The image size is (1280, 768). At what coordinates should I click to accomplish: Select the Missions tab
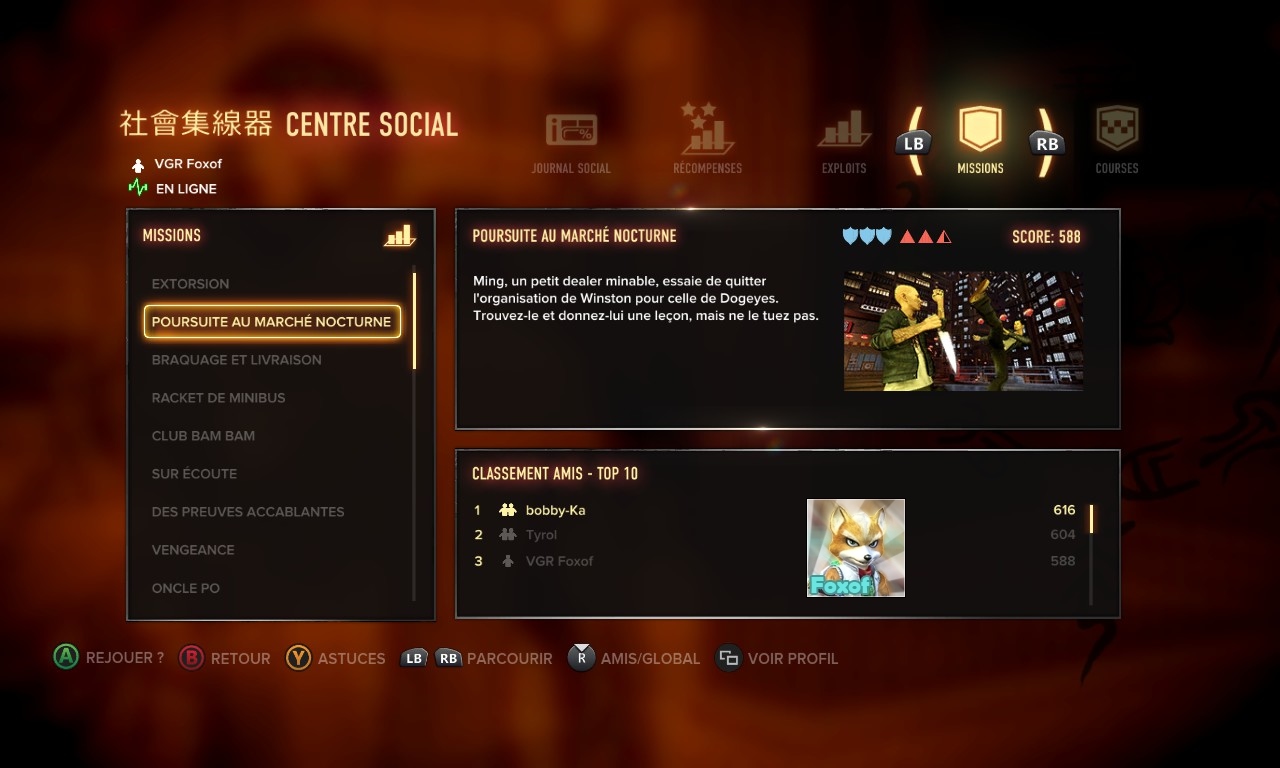point(980,141)
